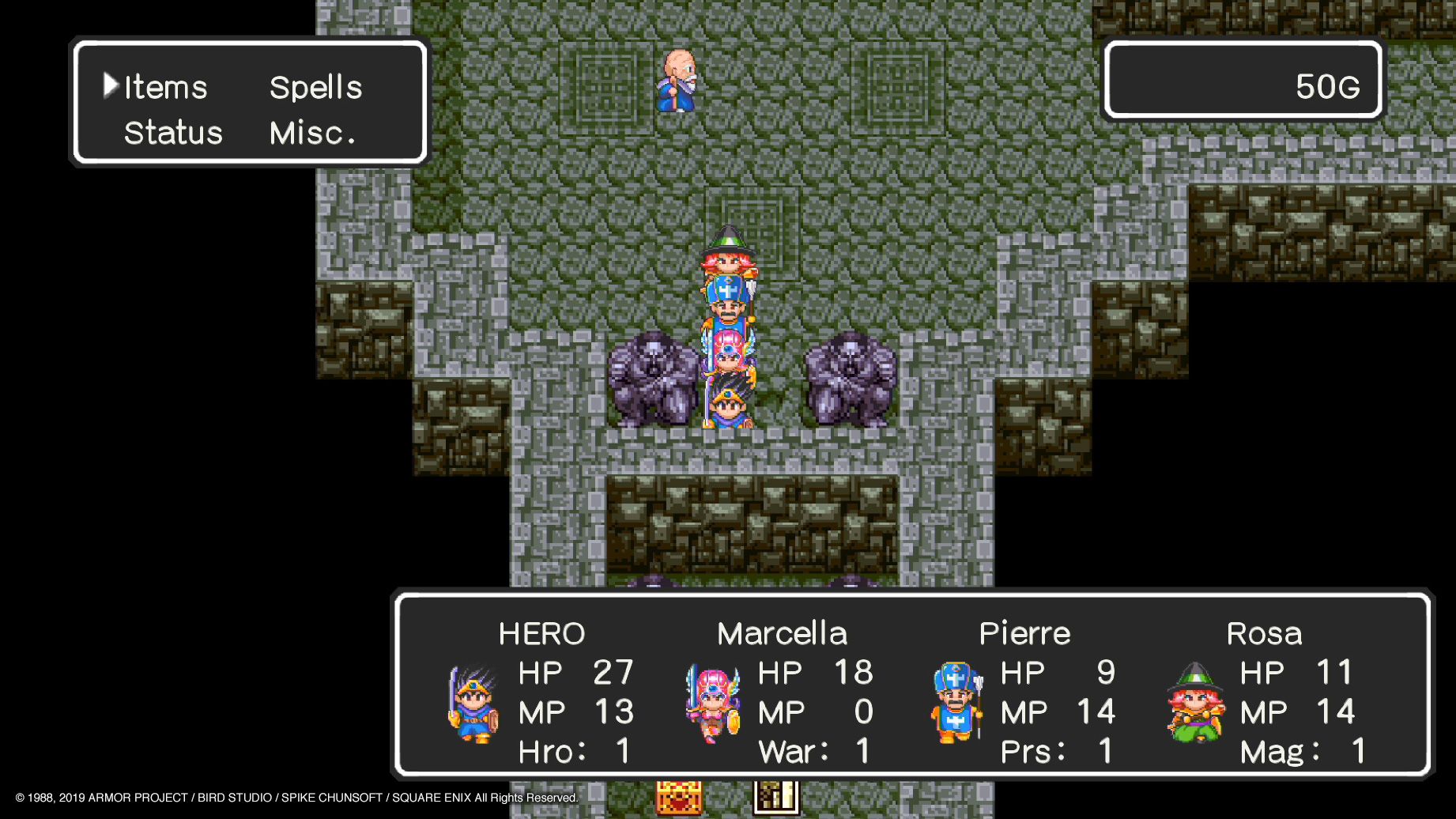
Task: Select the Status option
Action: (x=173, y=133)
